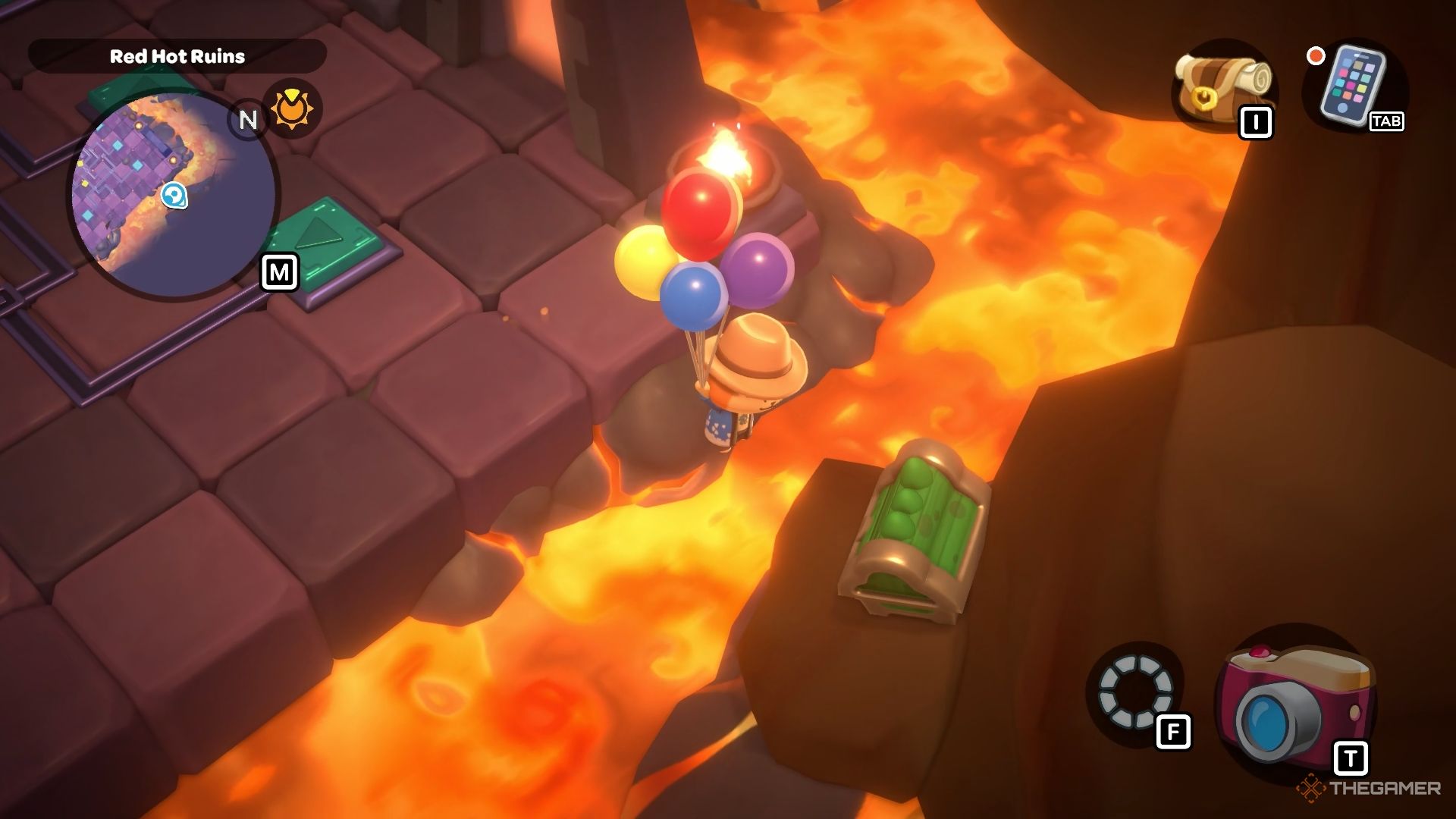1456x819 pixels.
Task: Click the Red Hot Ruins location banner
Action: pos(177,55)
